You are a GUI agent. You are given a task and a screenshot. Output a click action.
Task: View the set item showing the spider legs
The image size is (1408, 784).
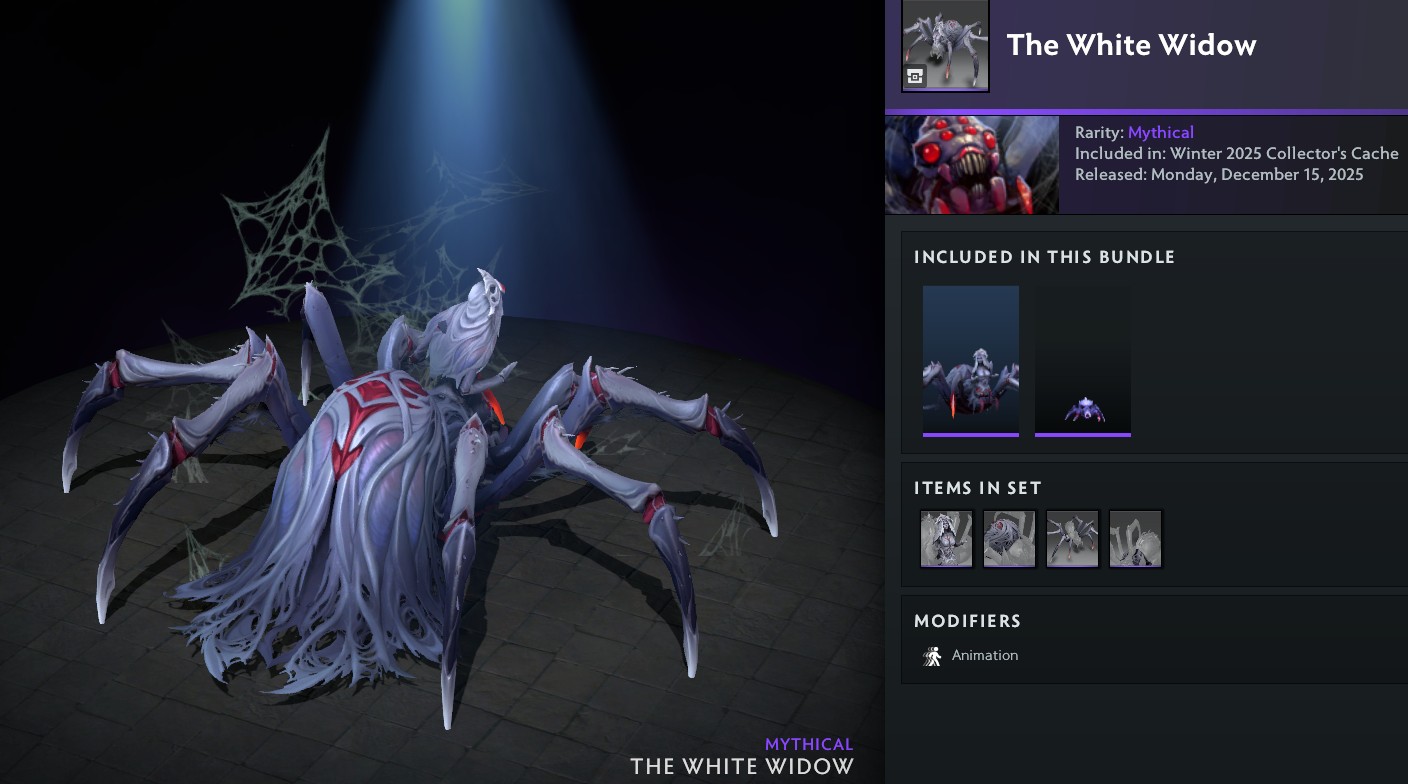tap(1135, 539)
